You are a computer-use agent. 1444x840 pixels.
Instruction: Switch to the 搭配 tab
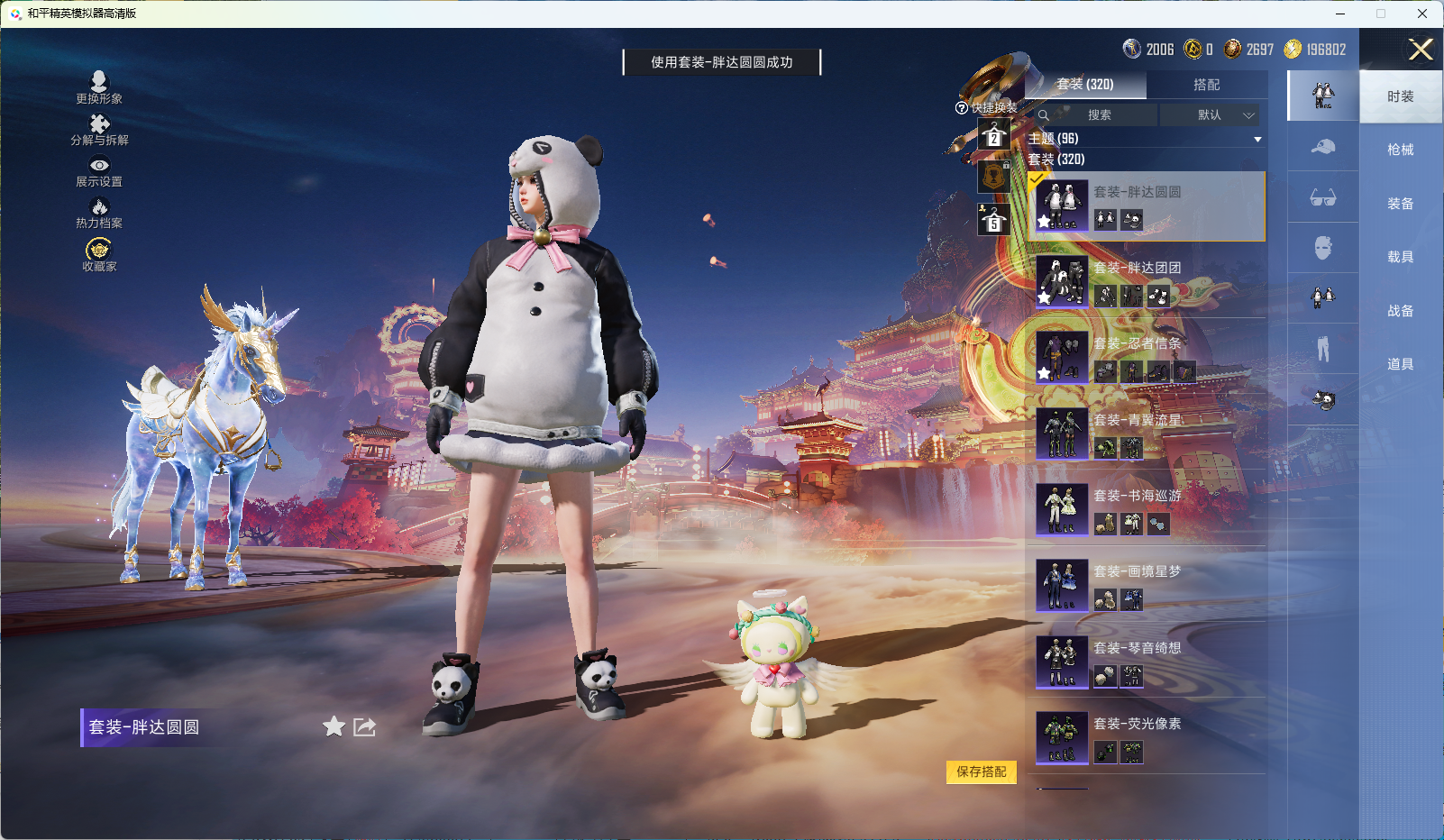tap(1208, 85)
